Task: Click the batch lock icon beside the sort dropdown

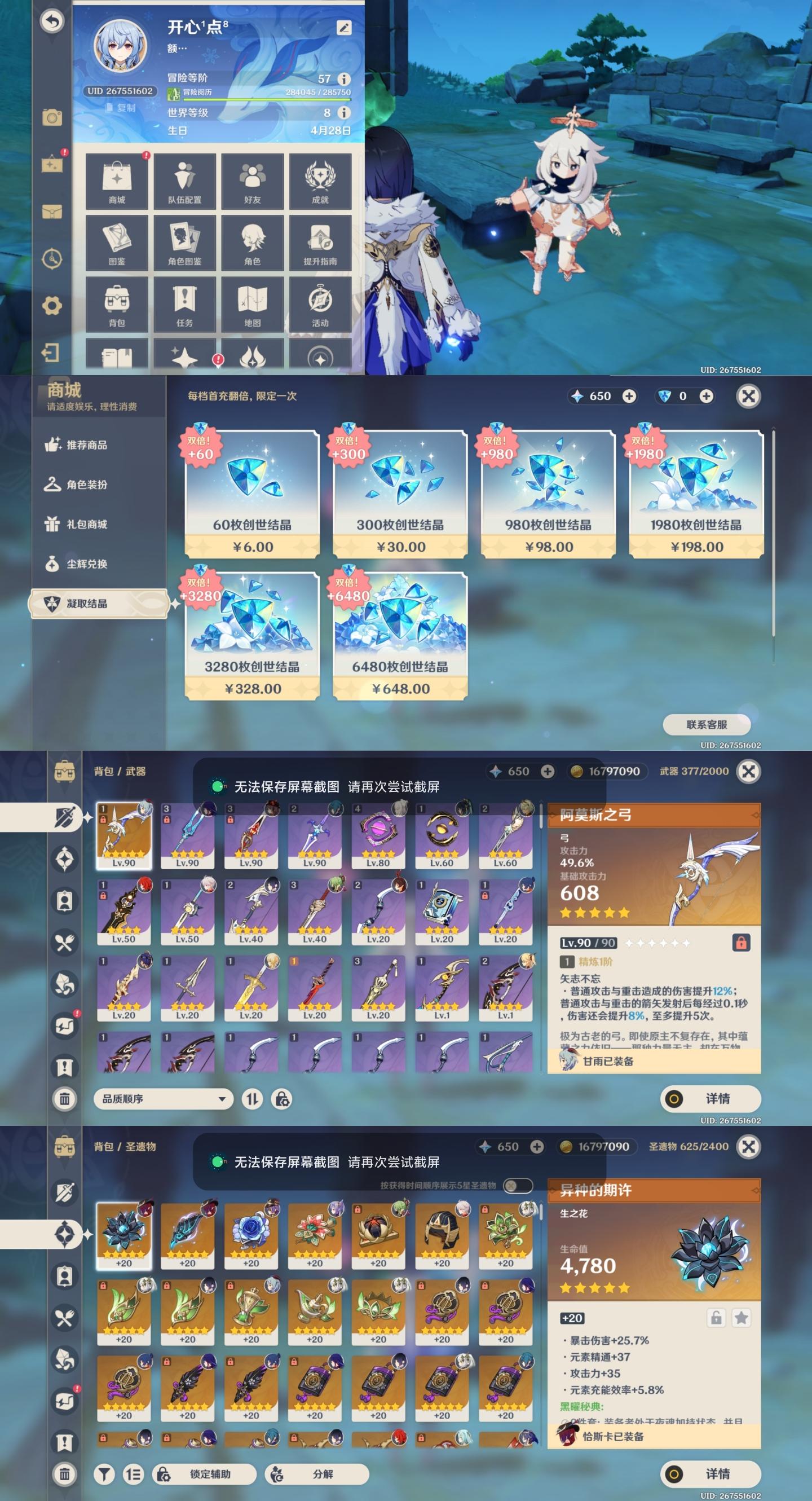Action: click(x=283, y=1099)
